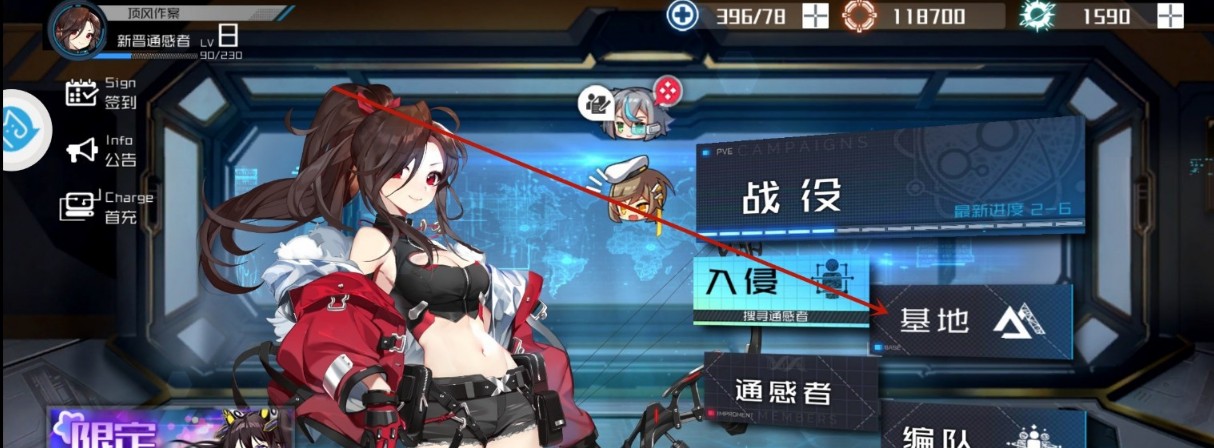1214x448 pixels.
Task: Open the 签到 Sign daily check-in
Action: (x=101, y=92)
